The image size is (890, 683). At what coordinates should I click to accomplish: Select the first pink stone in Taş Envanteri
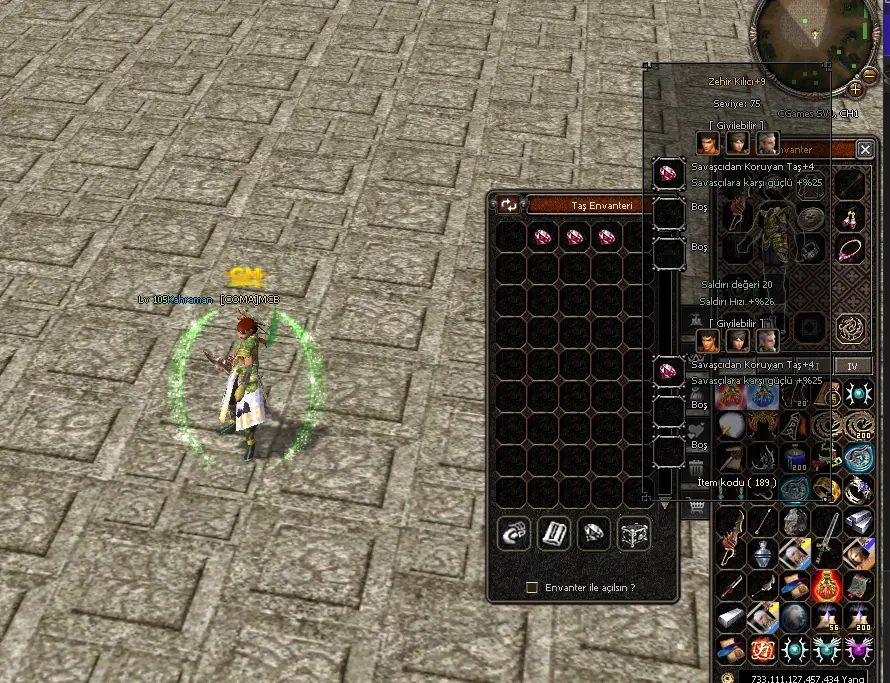(543, 238)
